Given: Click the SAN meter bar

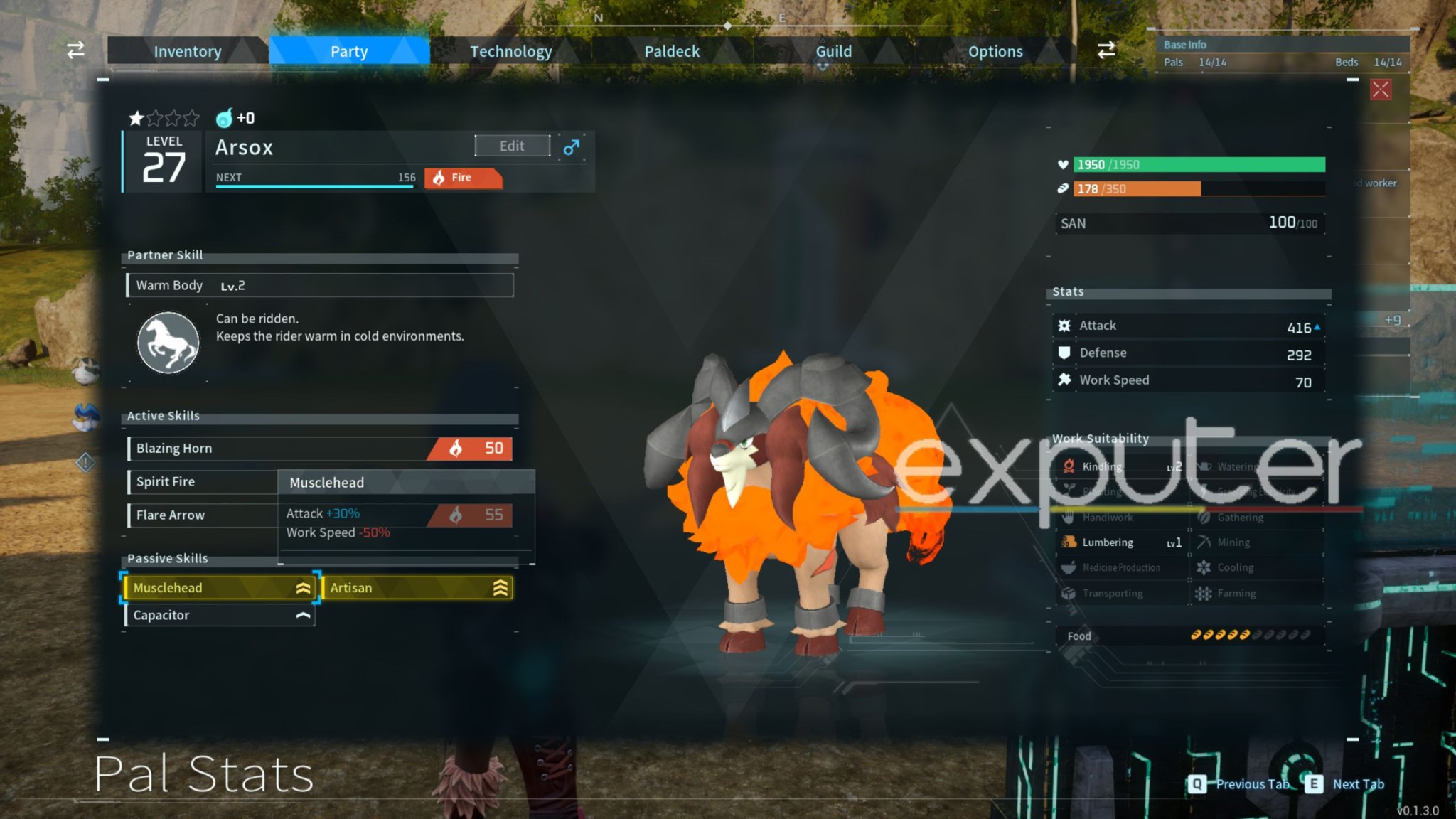Looking at the screenshot, I should click(x=1191, y=223).
